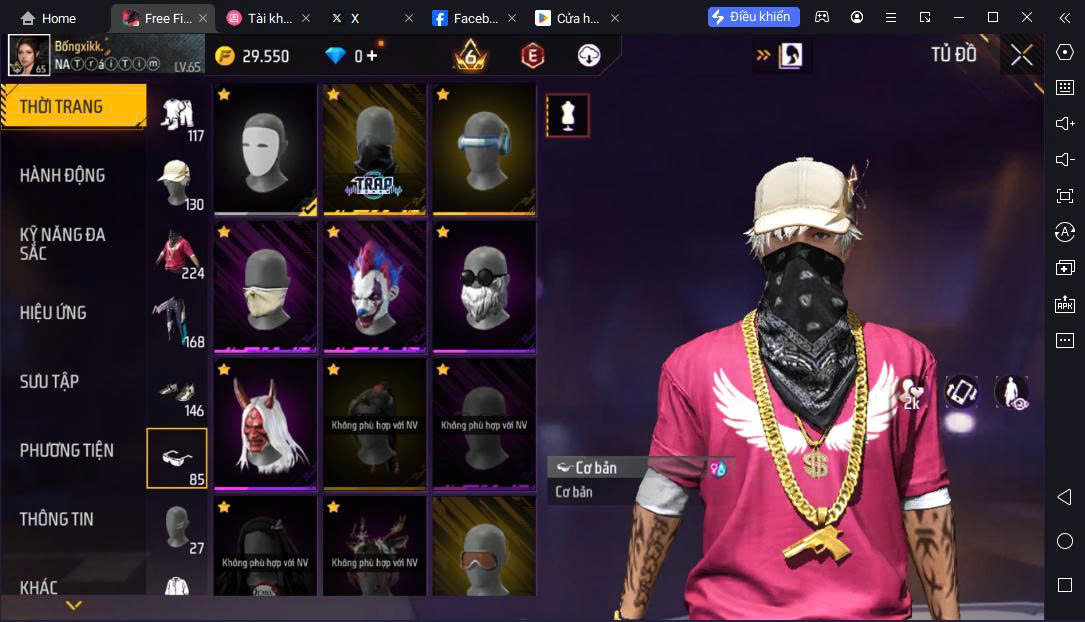
Task: Go to the SƯU TẬP tab
Action: click(49, 381)
